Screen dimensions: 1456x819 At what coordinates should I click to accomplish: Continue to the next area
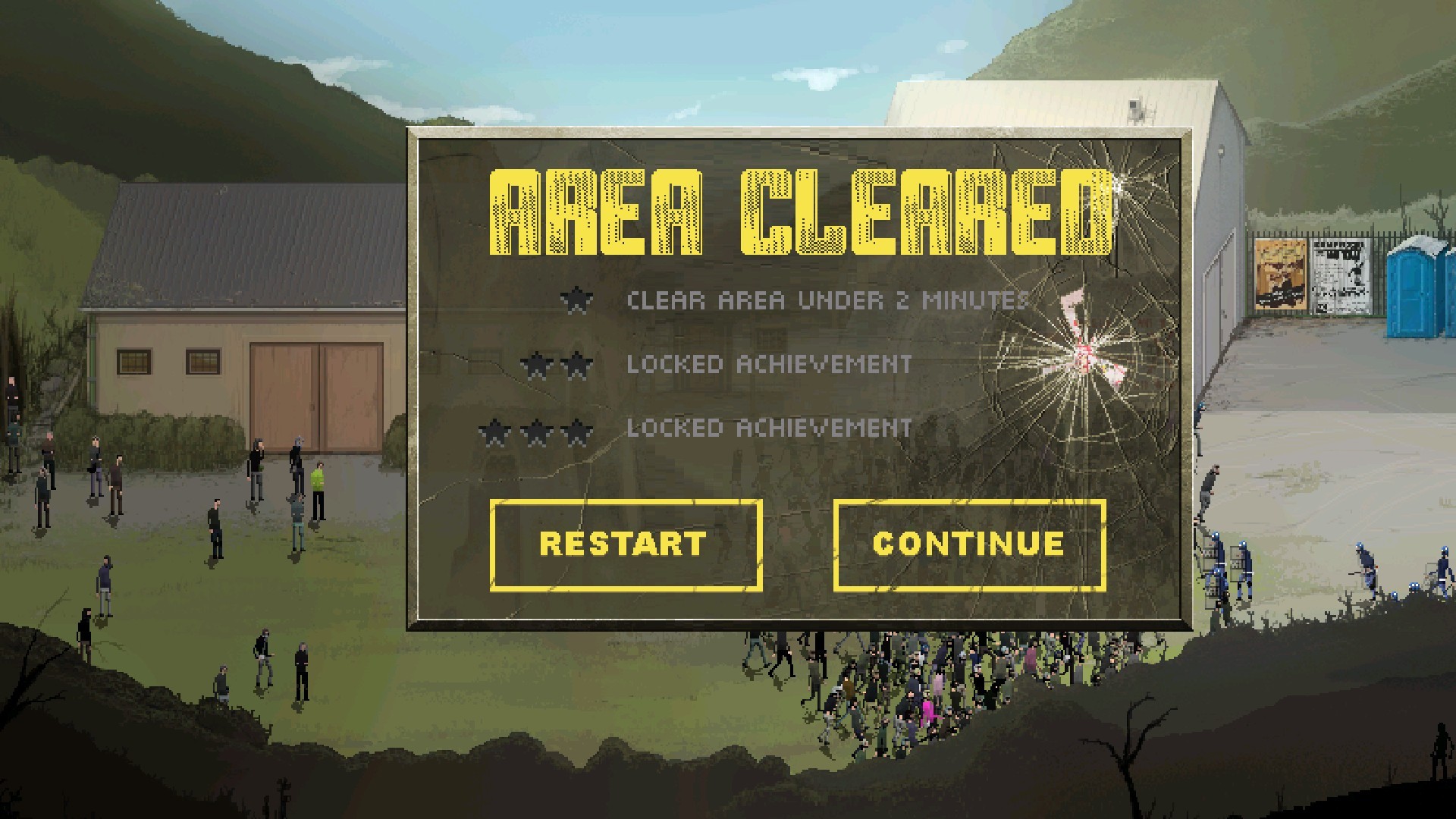click(969, 544)
